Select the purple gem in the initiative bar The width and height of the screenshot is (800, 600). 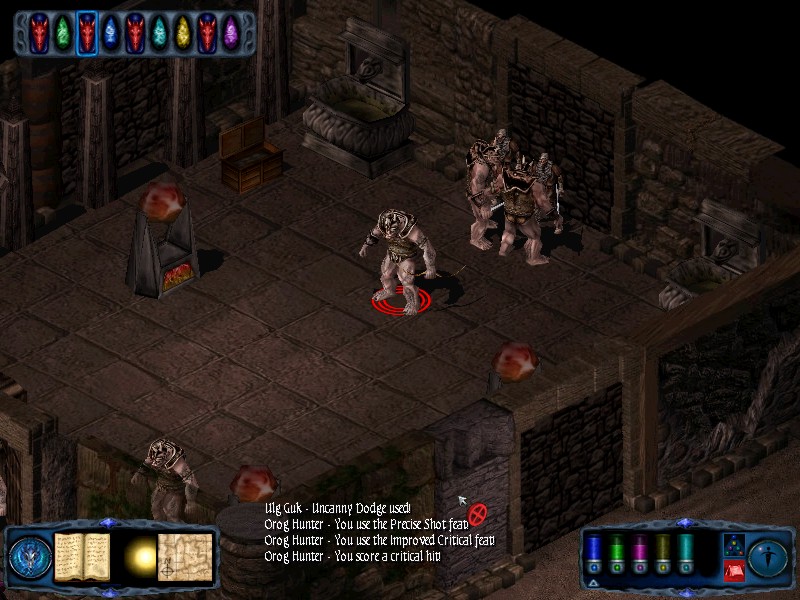(231, 33)
